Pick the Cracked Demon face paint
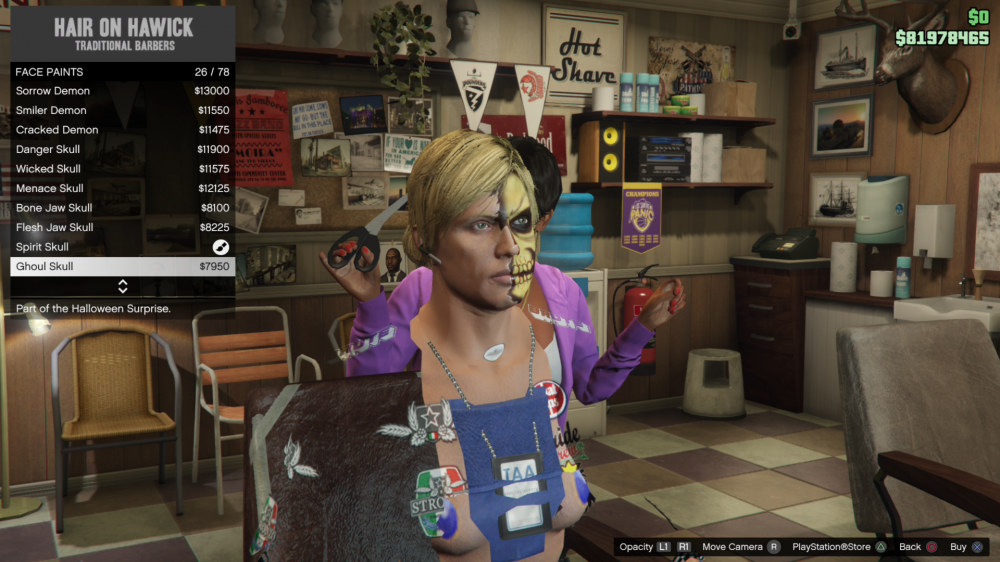The height and width of the screenshot is (562, 1000). [122, 130]
